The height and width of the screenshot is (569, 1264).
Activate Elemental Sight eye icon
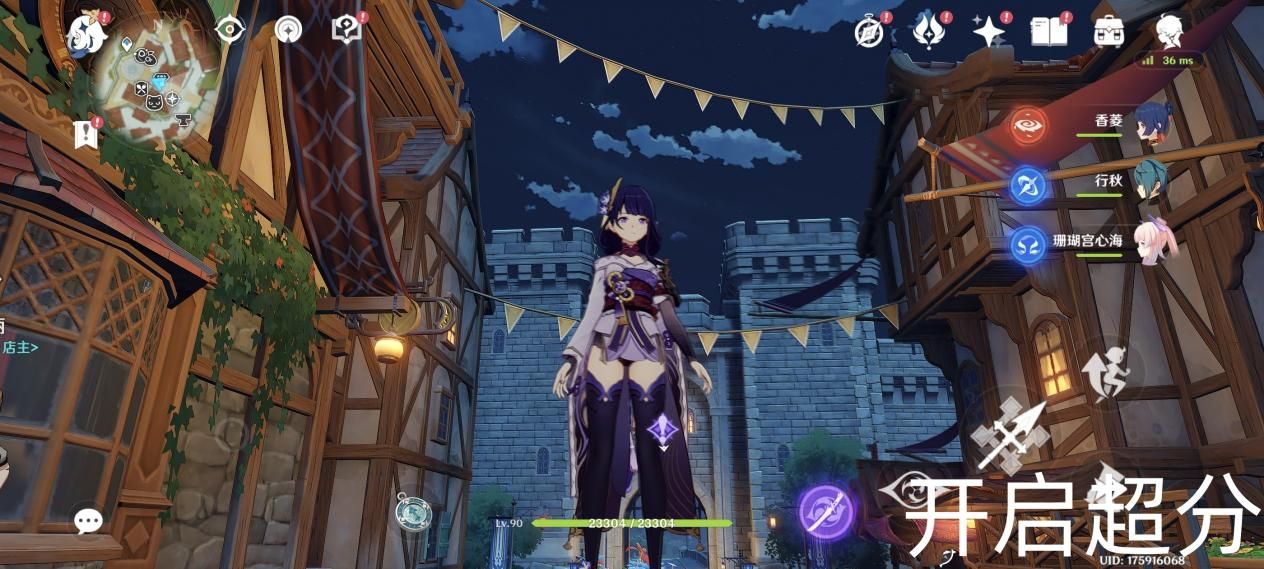point(231,30)
